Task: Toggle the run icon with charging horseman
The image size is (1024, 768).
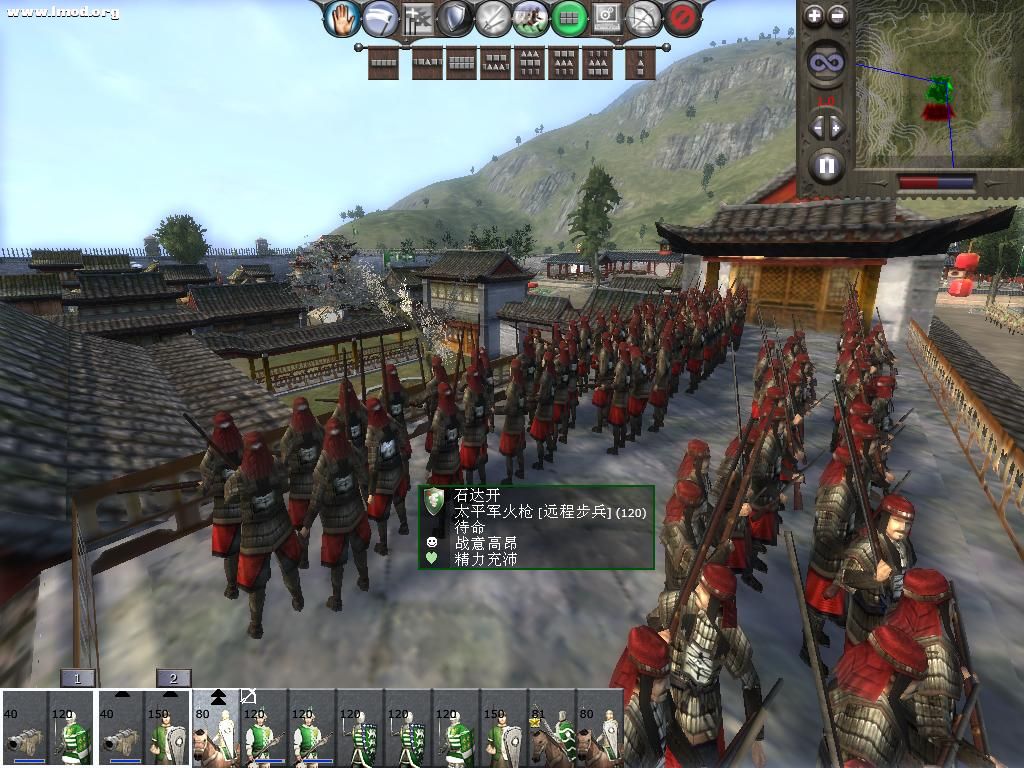Action: click(530, 17)
